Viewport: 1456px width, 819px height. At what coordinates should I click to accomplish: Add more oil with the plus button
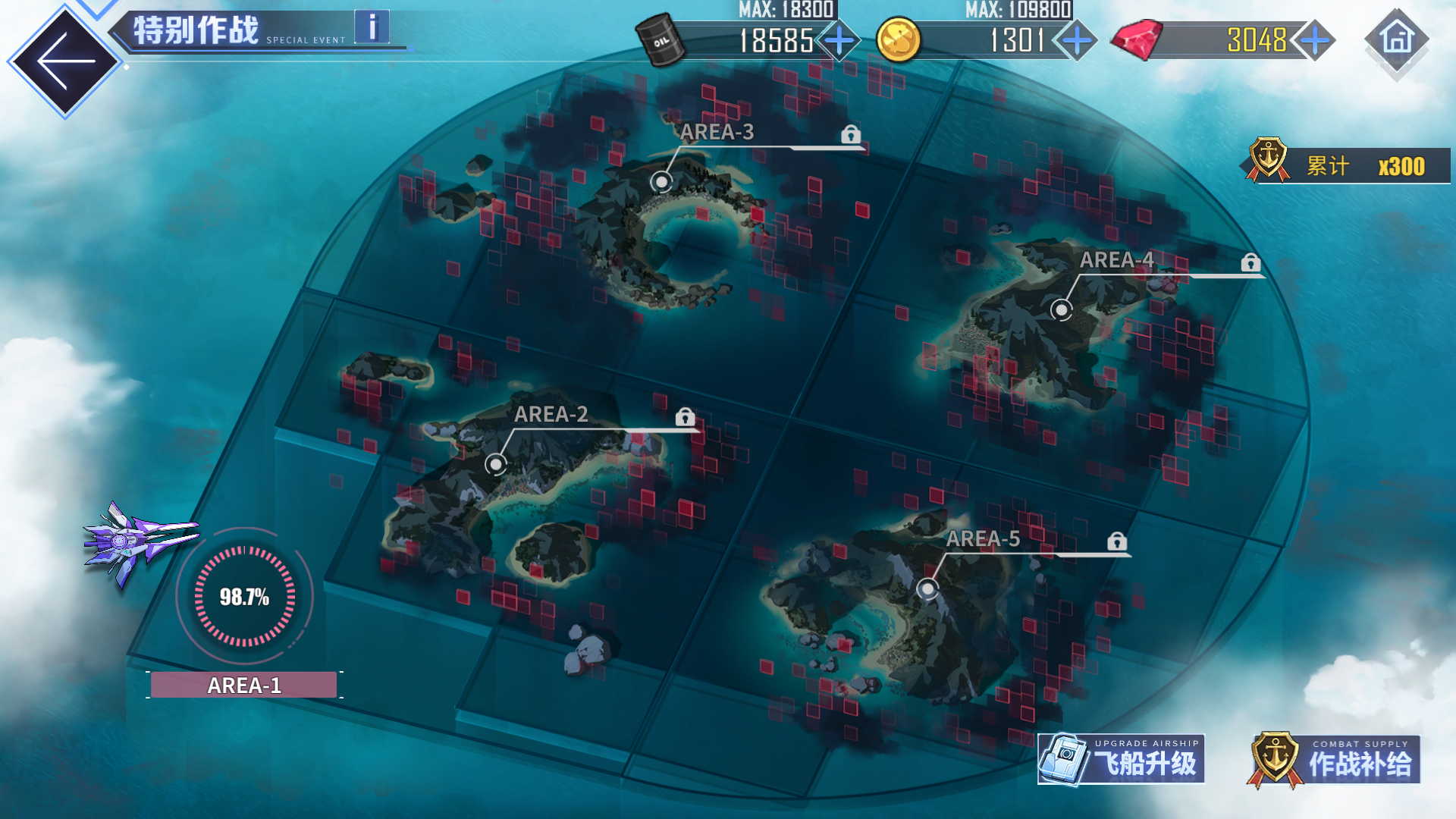tap(839, 40)
